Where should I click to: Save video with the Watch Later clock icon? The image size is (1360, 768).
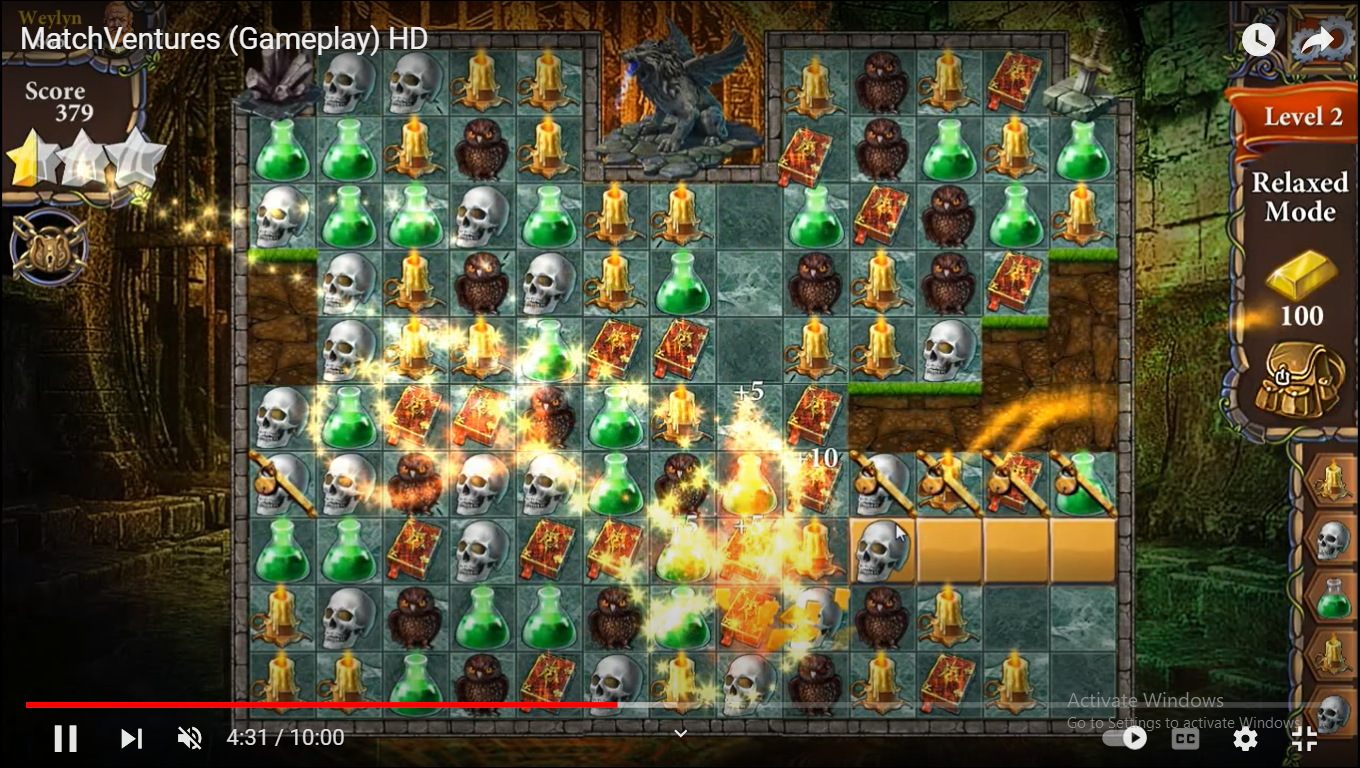pyautogui.click(x=1258, y=40)
